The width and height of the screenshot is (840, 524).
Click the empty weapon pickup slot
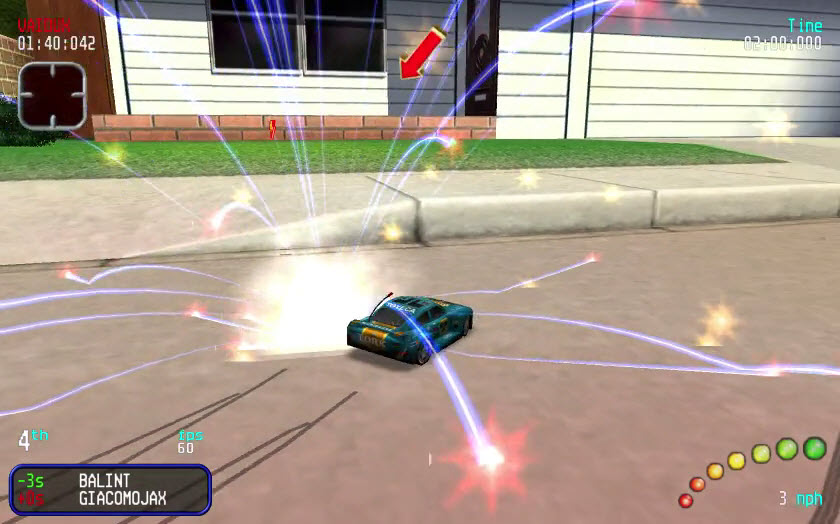point(53,95)
